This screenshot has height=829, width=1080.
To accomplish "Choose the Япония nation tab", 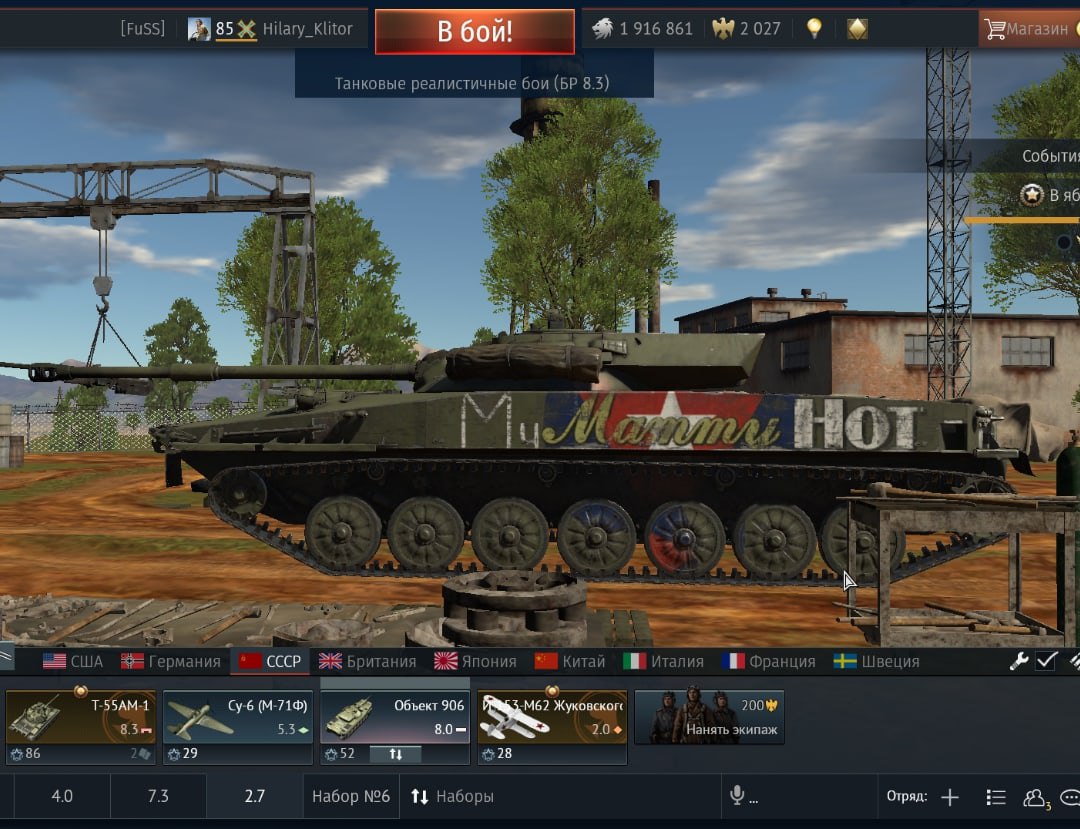I will (x=476, y=661).
